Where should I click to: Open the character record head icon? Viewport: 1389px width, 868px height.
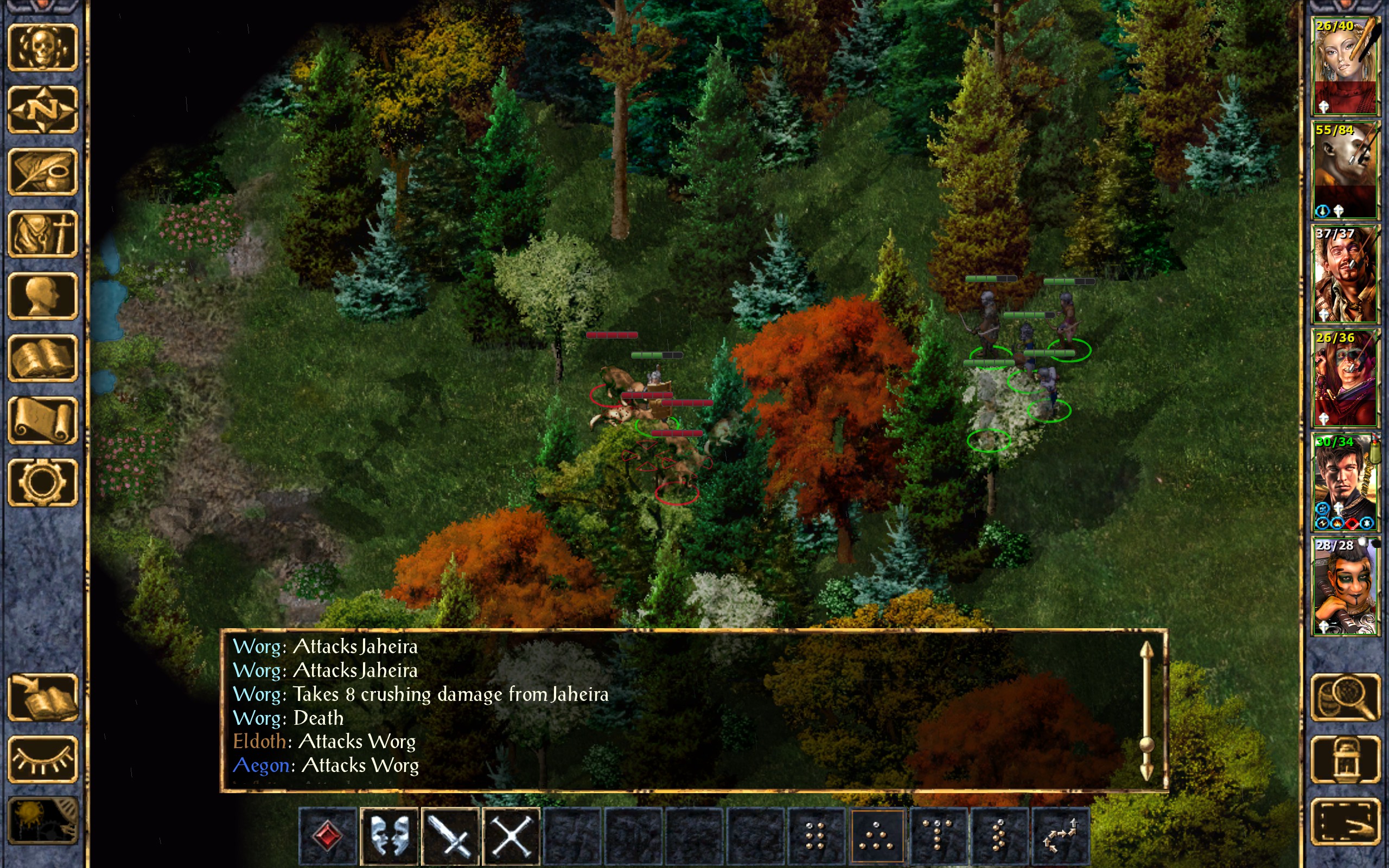tap(42, 296)
